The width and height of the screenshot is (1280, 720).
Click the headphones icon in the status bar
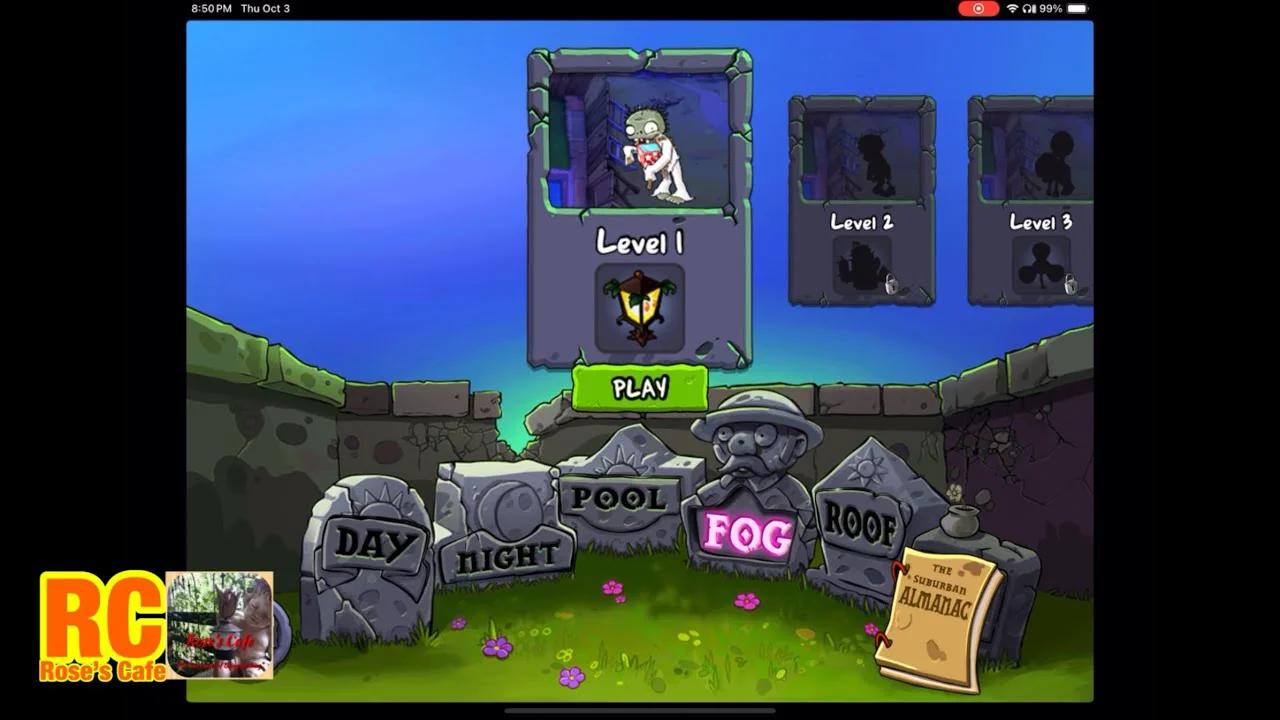1026,8
